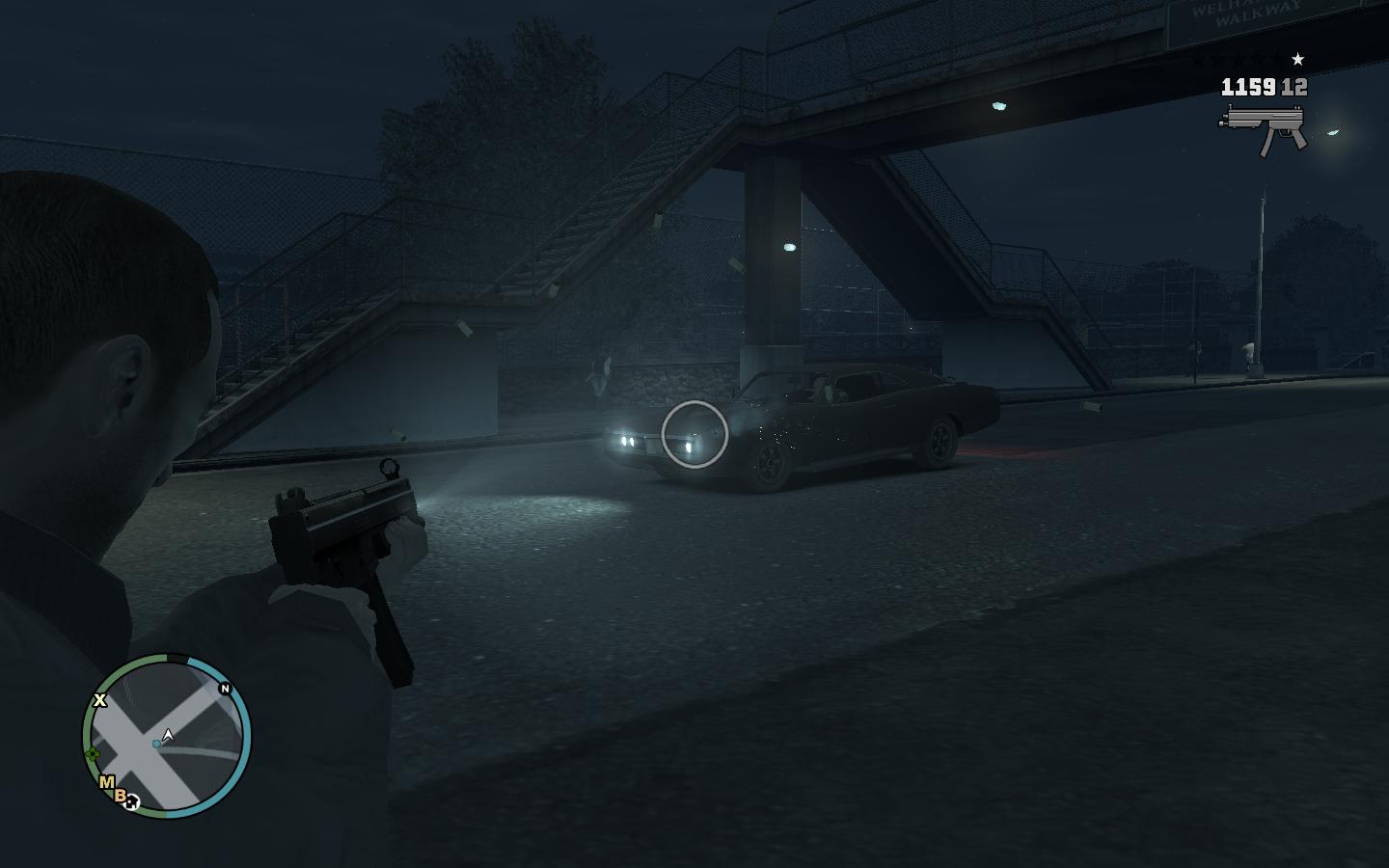Select the M mission blip on the radar

107,782
